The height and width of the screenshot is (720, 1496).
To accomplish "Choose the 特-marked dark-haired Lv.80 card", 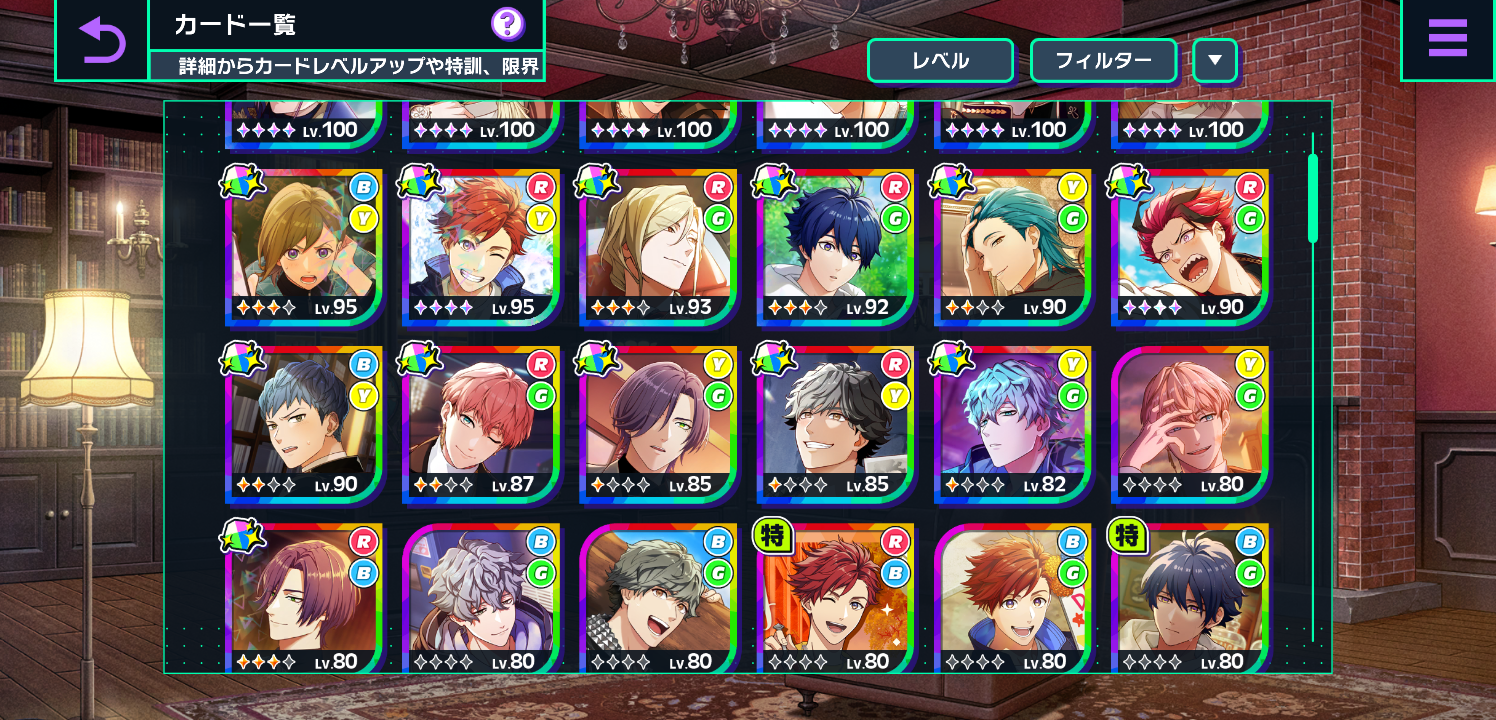I will 1190,598.
